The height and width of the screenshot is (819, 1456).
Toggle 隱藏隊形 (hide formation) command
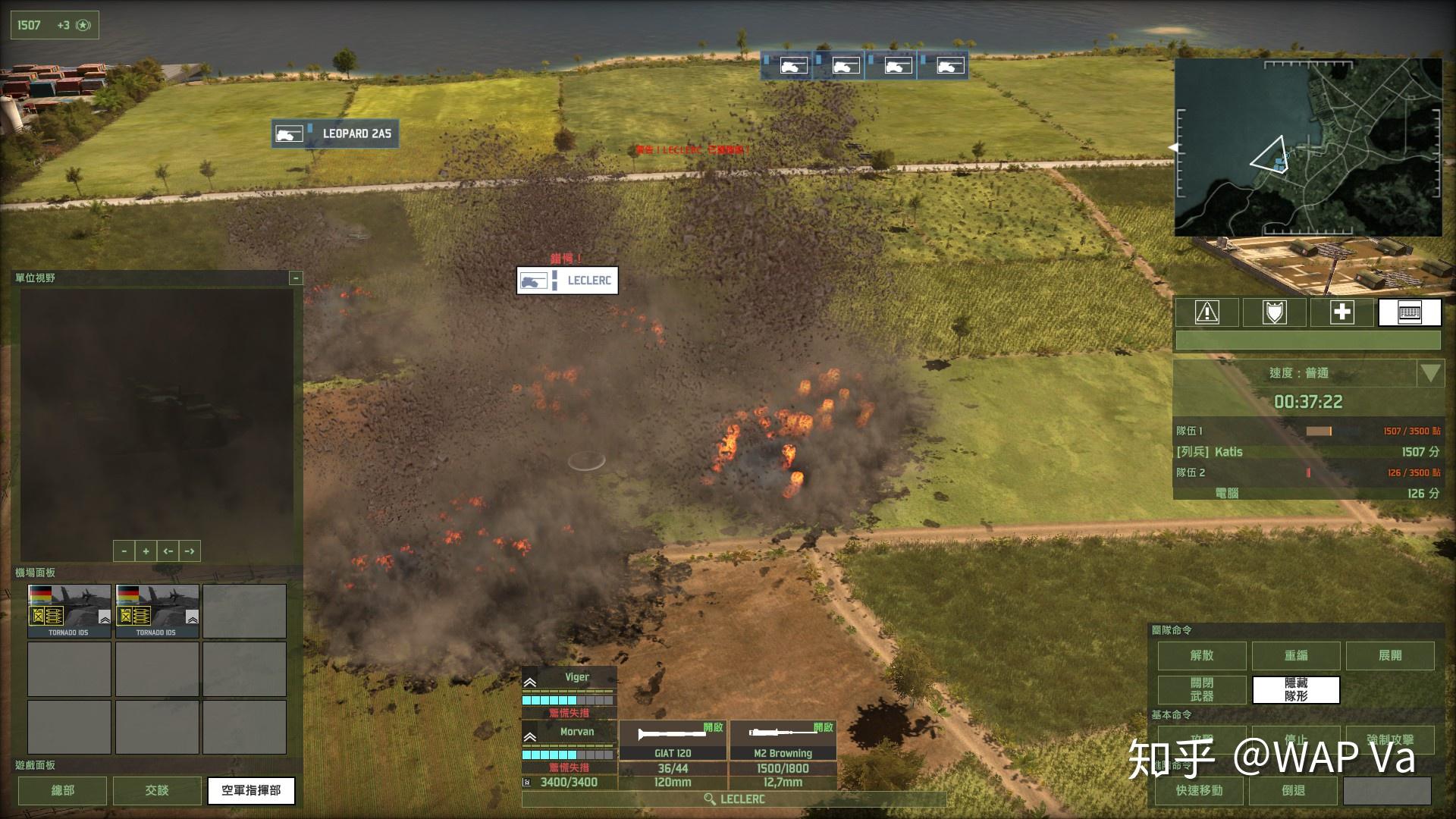[x=1295, y=690]
